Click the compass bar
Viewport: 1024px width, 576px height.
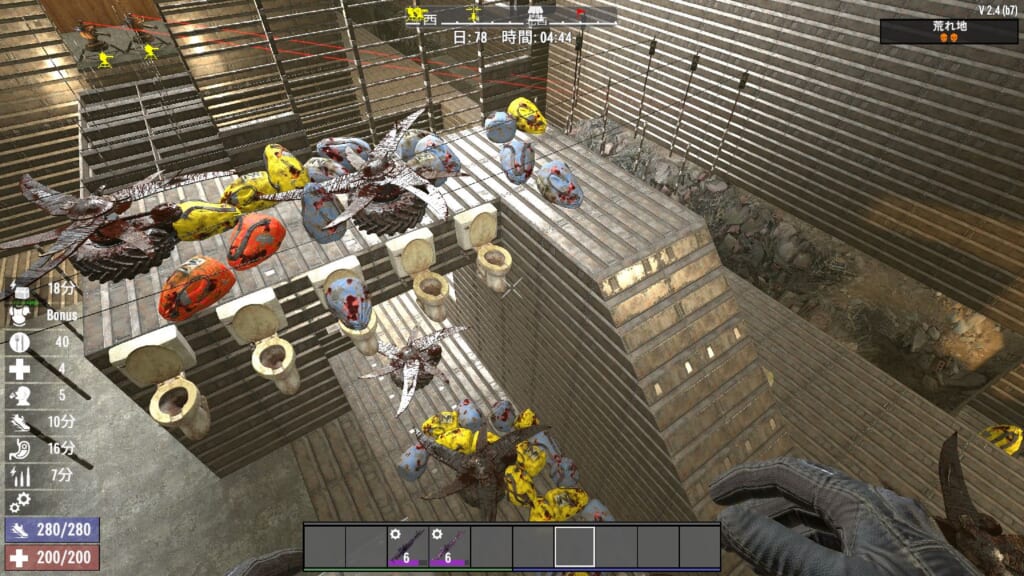tap(510, 15)
